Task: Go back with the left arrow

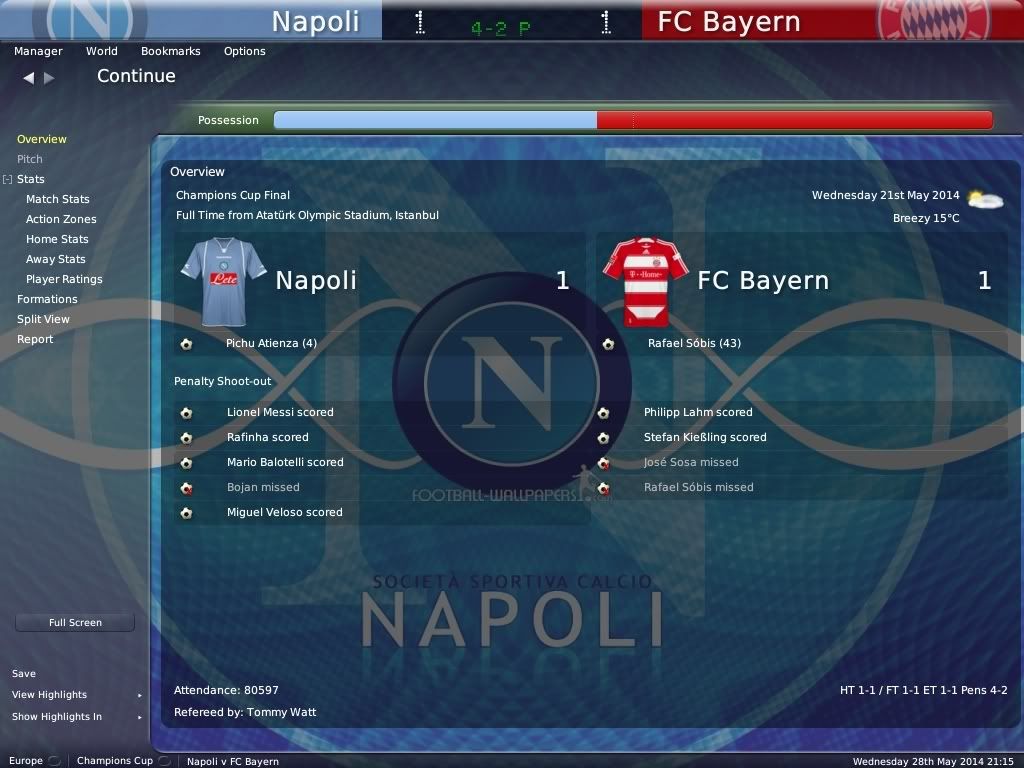Action: click(28, 77)
